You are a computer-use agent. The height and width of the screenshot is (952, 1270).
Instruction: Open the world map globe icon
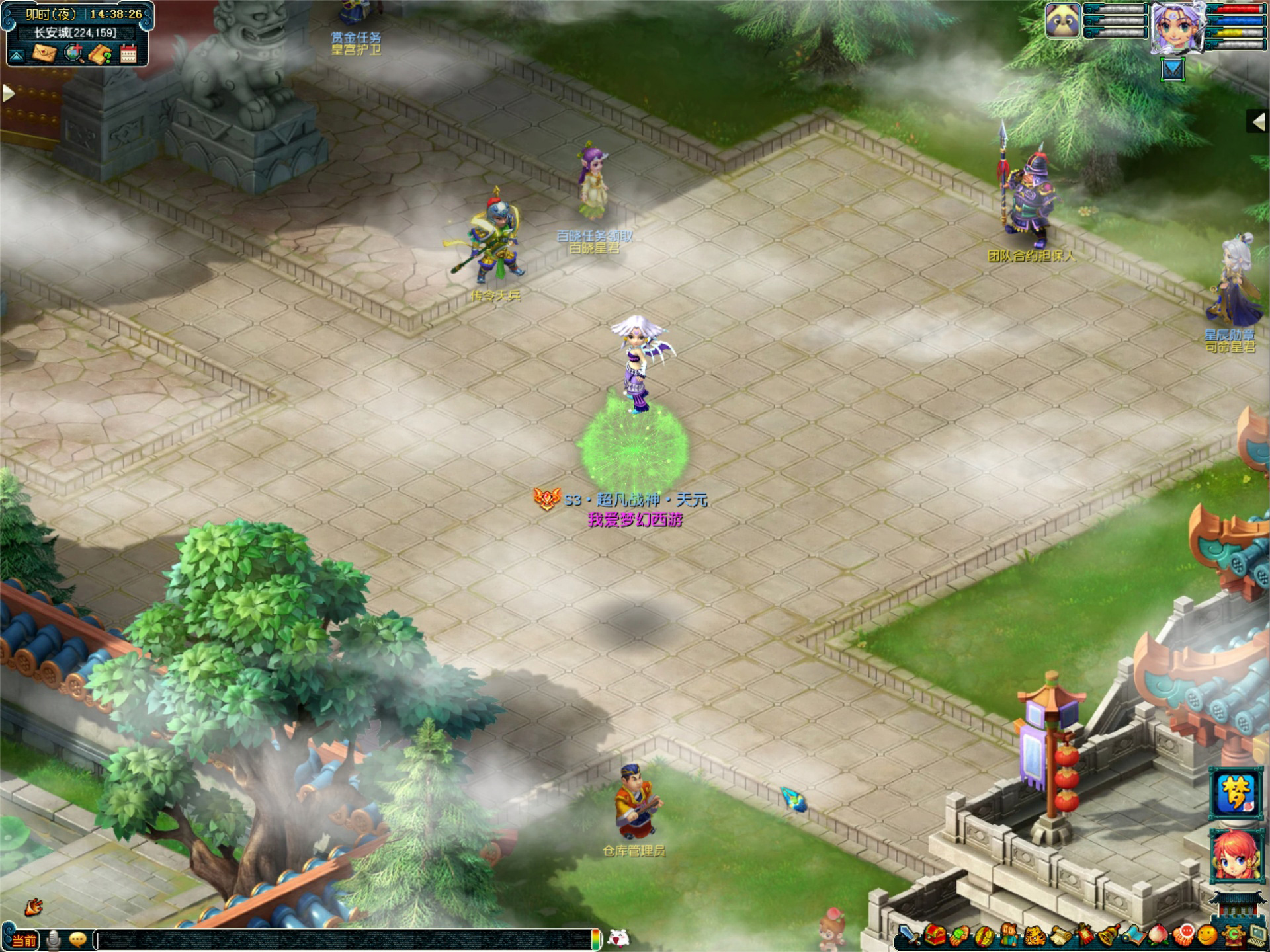tap(74, 54)
